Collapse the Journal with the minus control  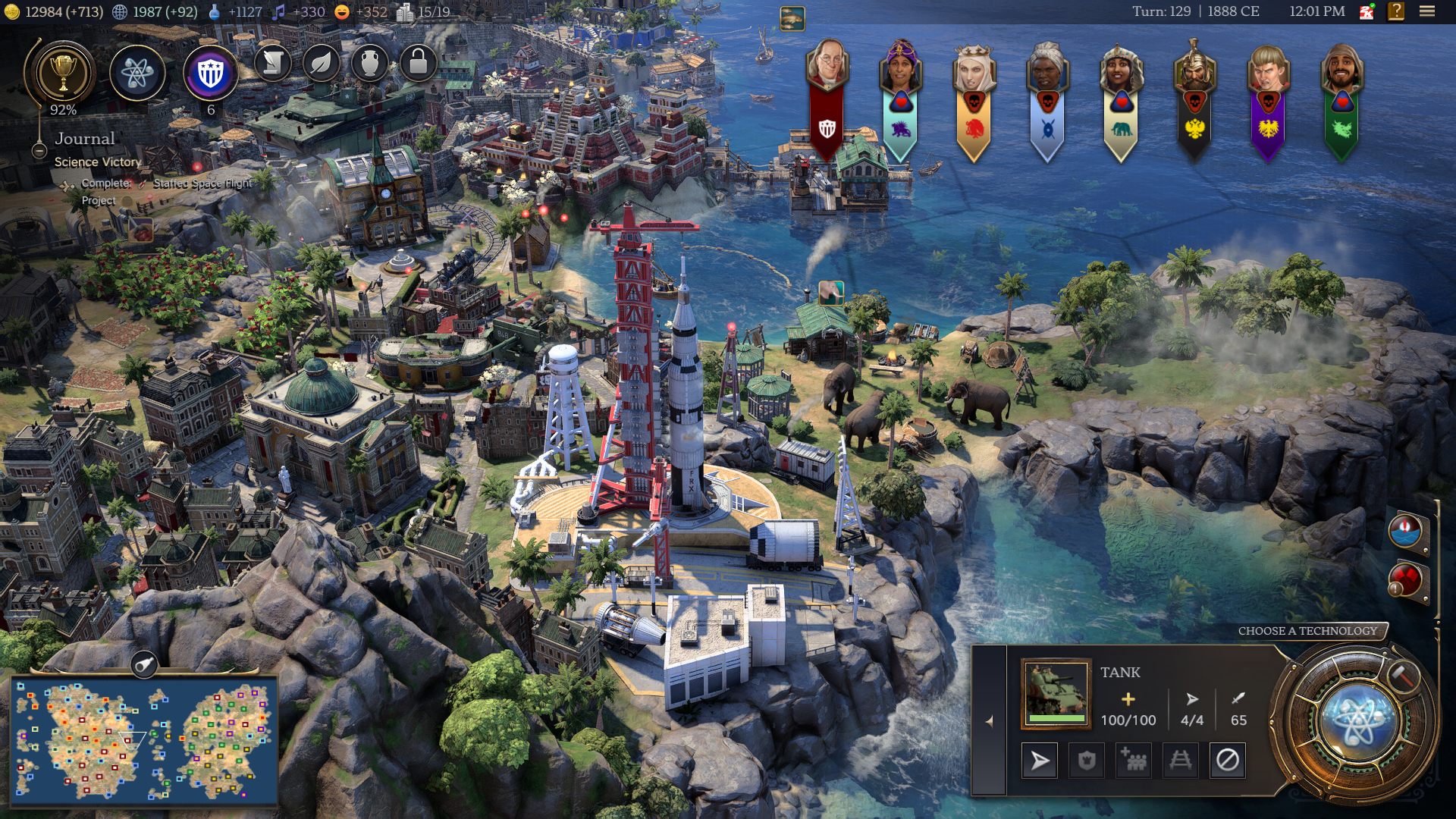(39, 152)
